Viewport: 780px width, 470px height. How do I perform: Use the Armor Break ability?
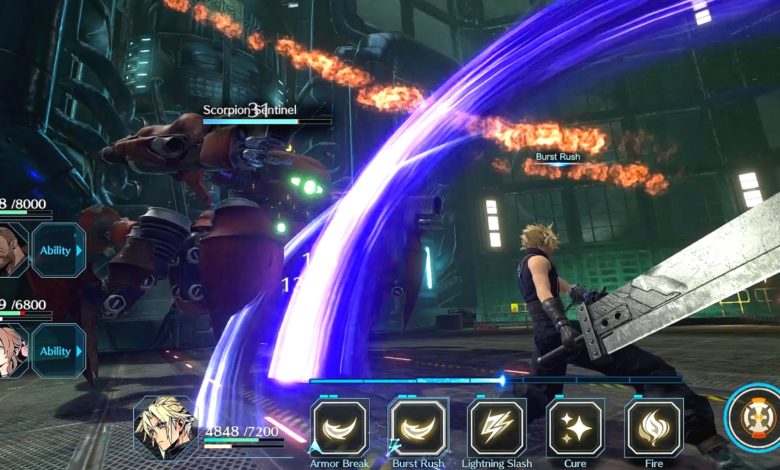[340, 427]
